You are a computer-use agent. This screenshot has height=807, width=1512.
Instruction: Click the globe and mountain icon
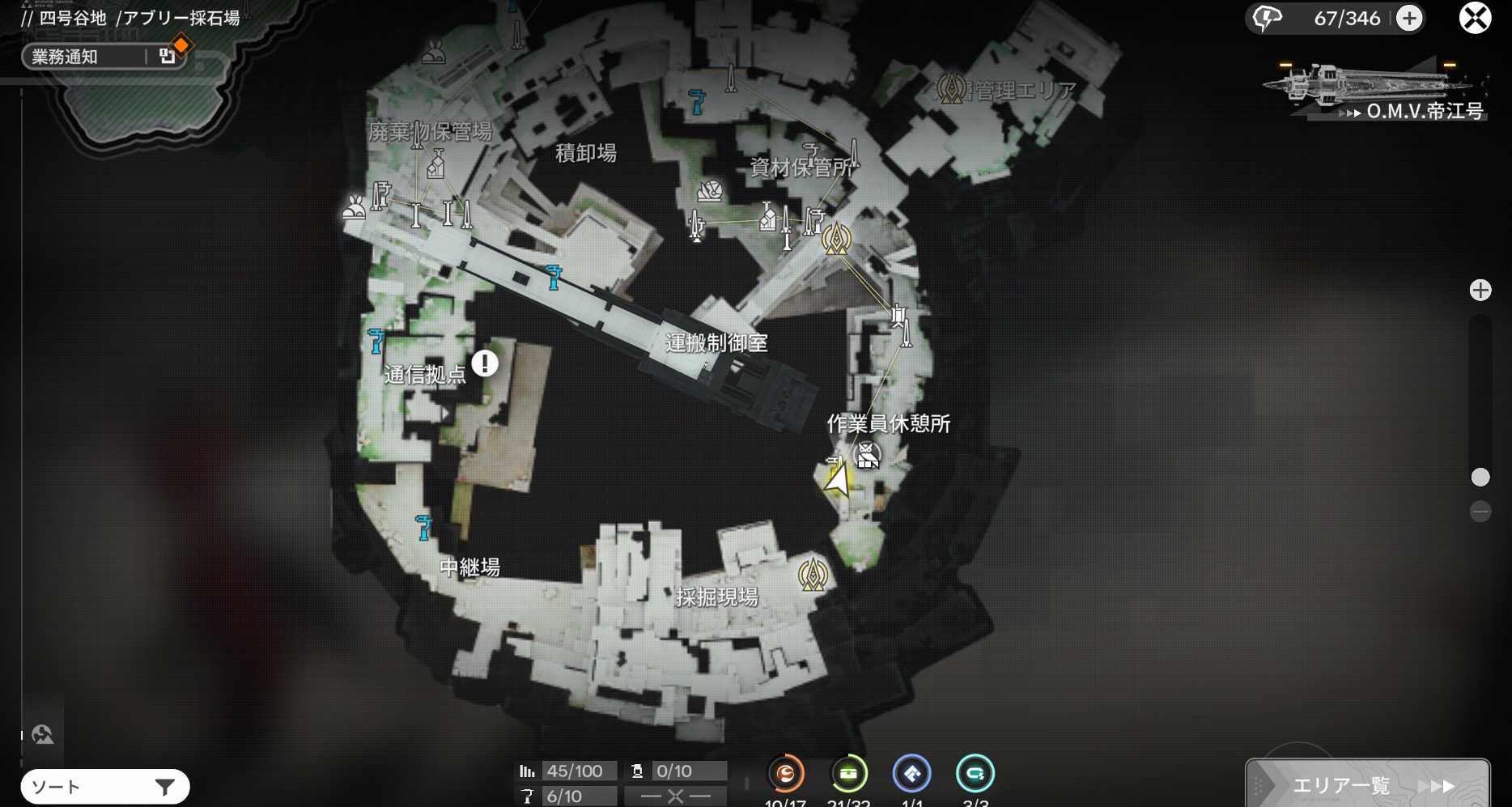click(42, 734)
